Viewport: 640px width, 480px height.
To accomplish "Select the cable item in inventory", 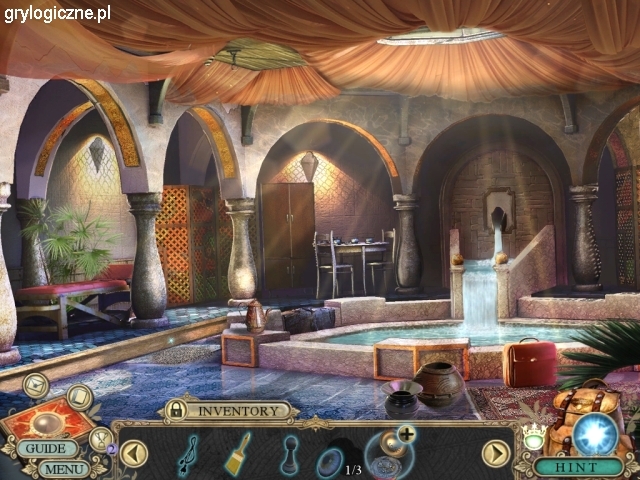I will (187, 453).
